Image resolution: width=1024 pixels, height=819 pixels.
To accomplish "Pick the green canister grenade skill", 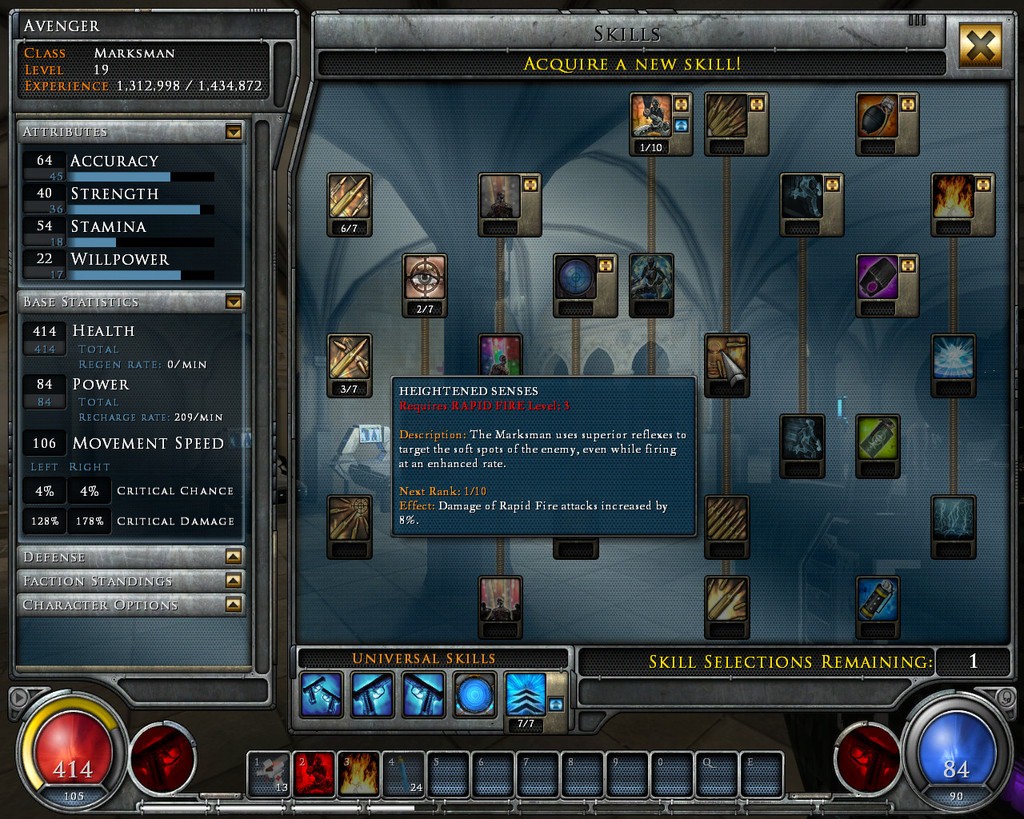I will point(878,438).
